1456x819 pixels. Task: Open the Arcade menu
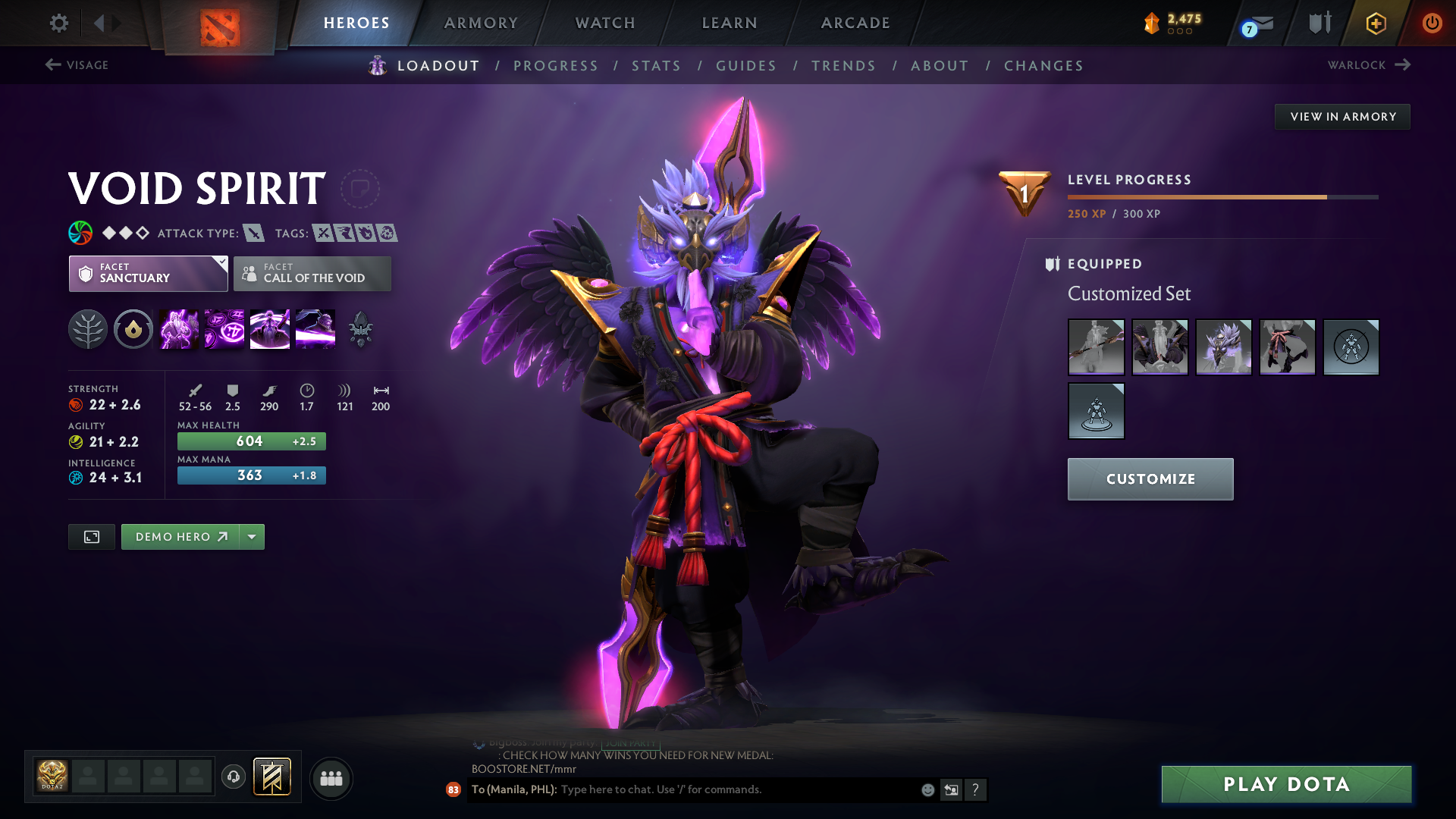pos(855,23)
